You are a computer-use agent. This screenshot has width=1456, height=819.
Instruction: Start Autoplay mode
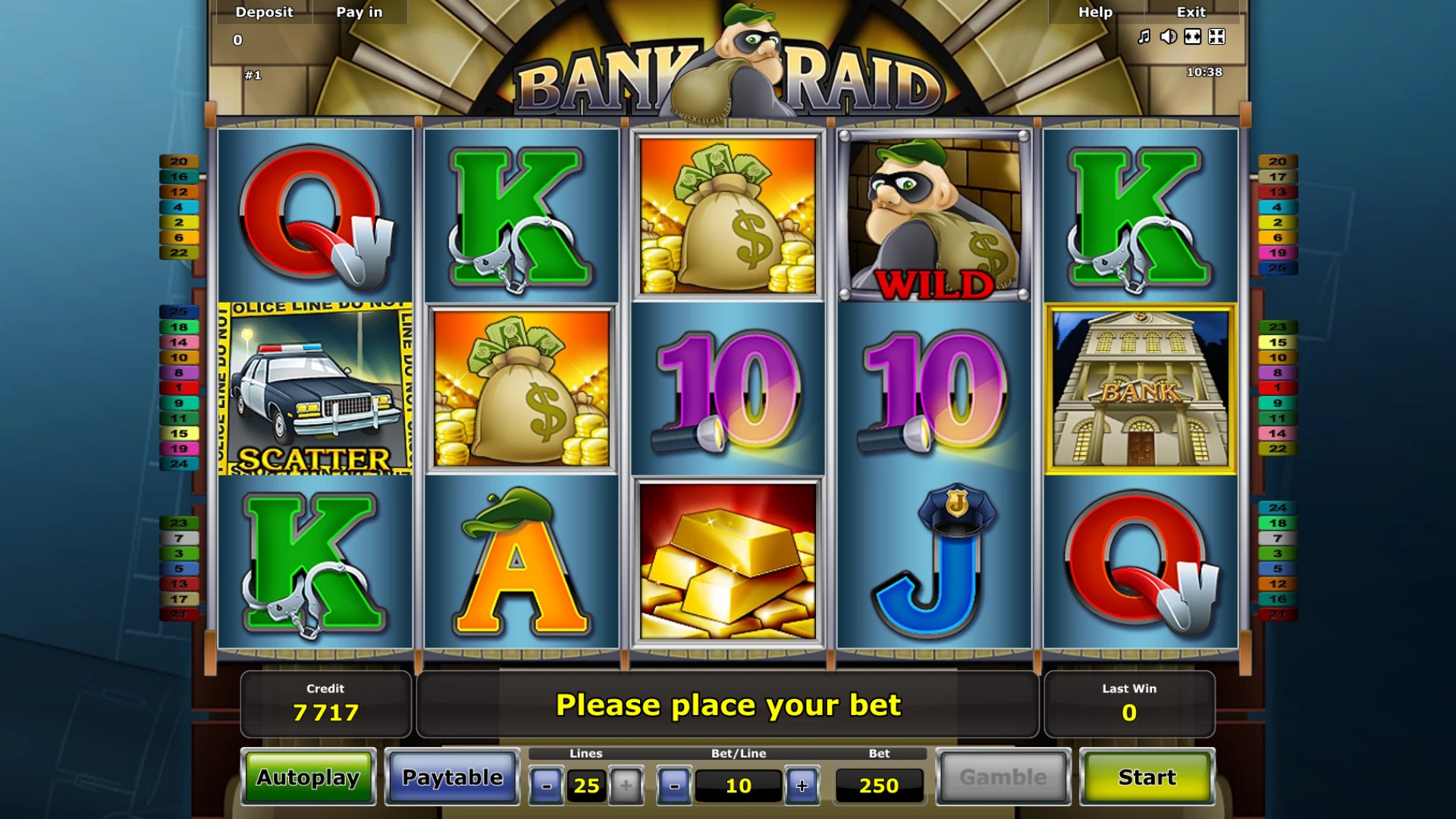tap(308, 777)
